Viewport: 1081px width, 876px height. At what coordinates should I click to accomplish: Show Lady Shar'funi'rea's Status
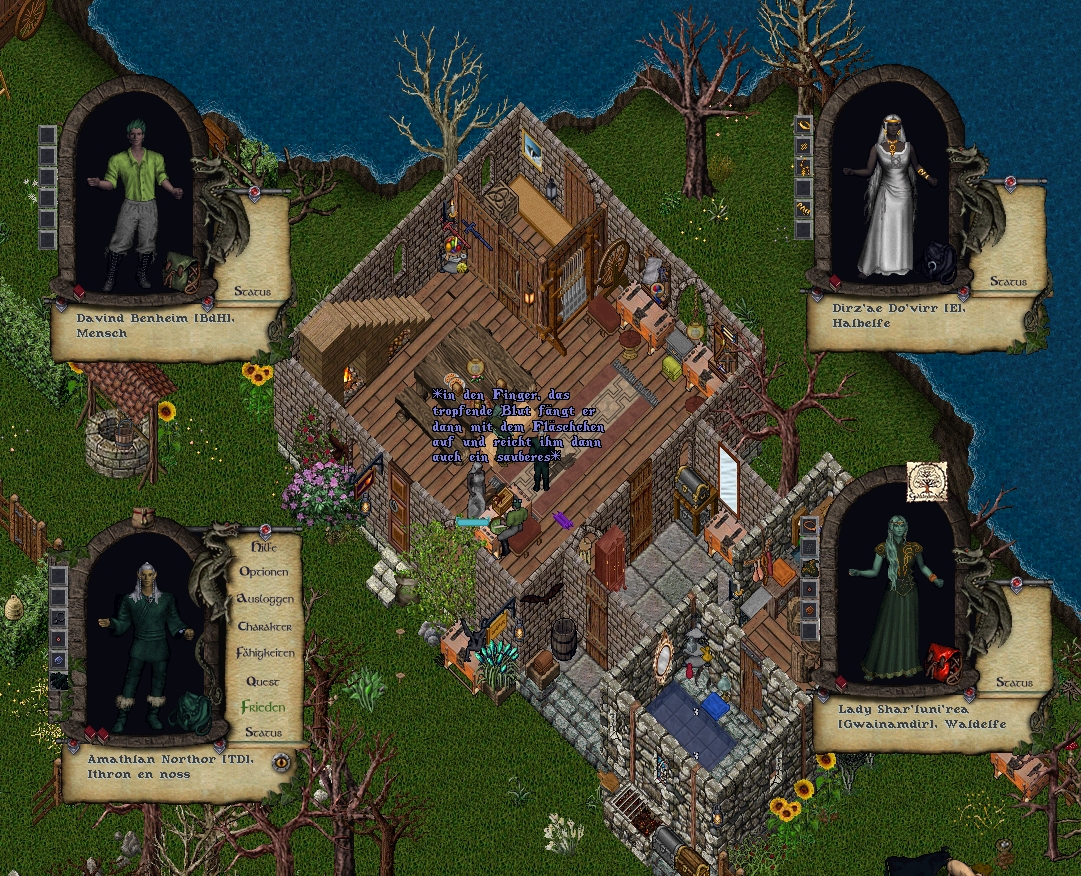[1014, 683]
